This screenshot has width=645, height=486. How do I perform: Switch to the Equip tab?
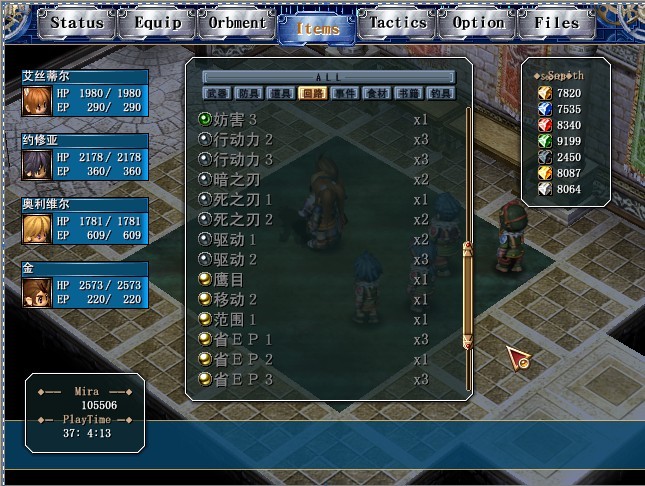tap(158, 22)
